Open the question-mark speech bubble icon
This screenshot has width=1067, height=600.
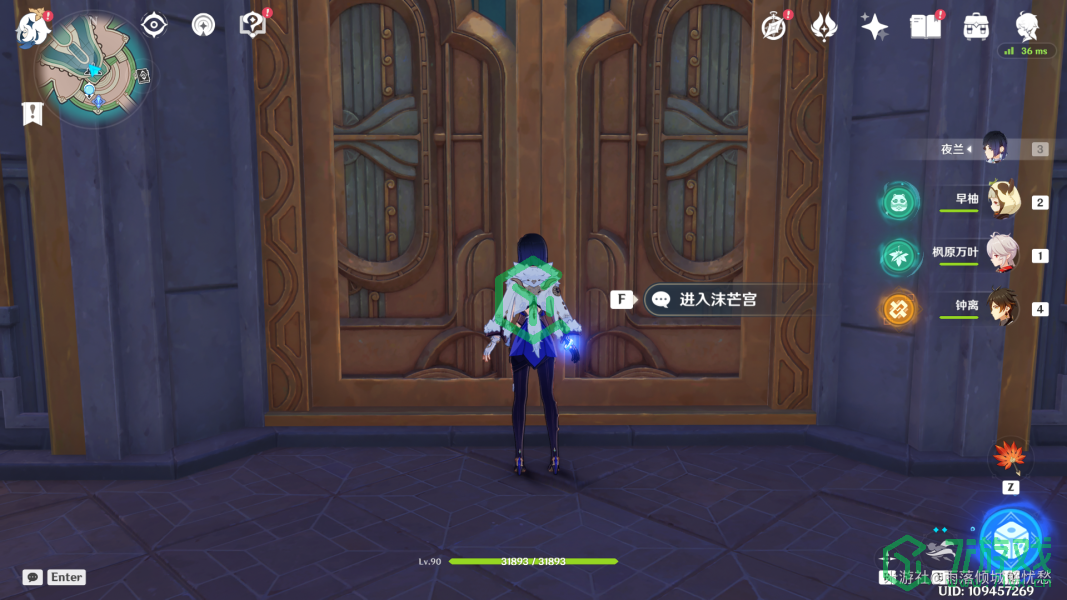click(253, 24)
